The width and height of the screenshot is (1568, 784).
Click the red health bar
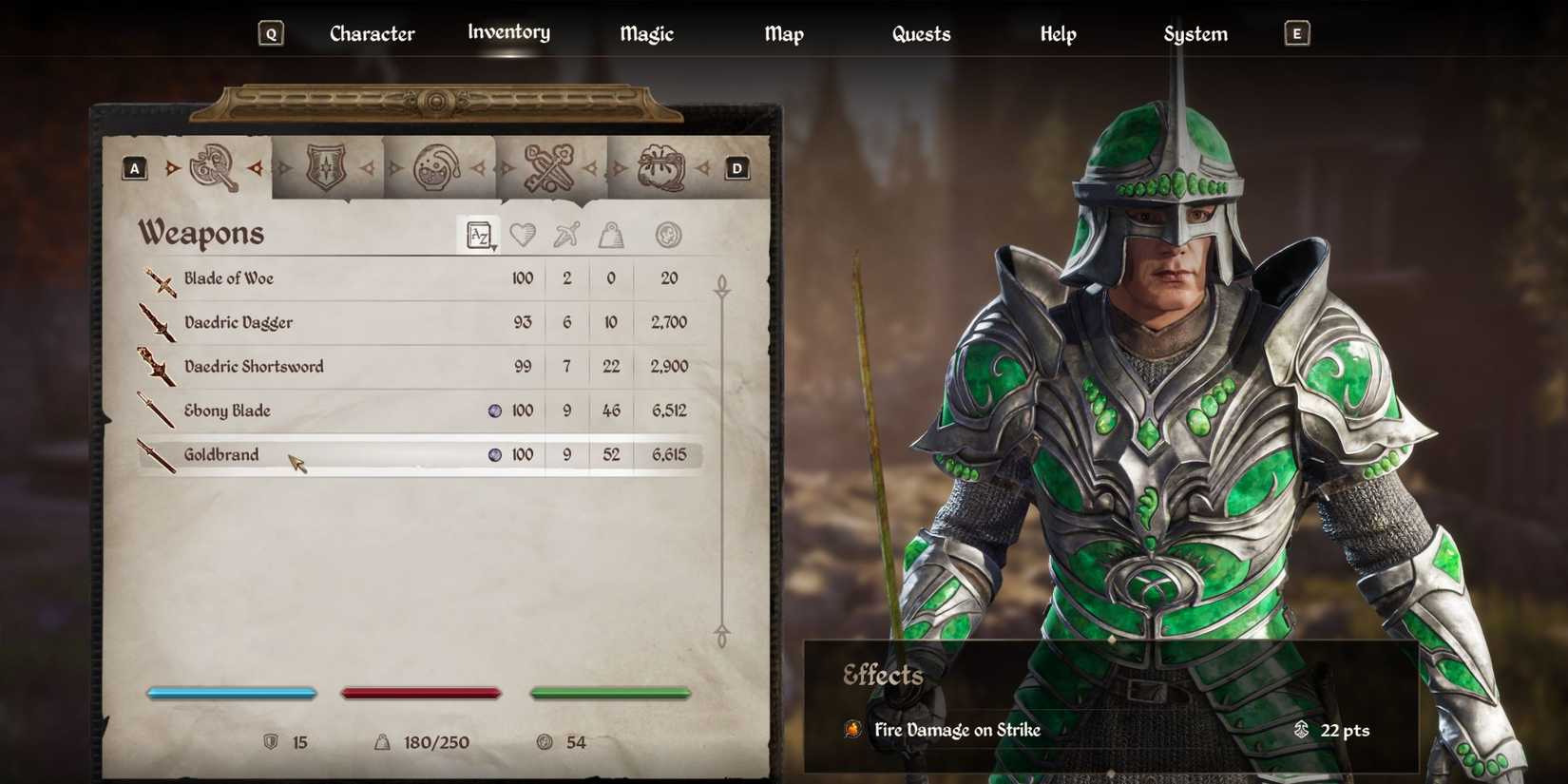[421, 693]
